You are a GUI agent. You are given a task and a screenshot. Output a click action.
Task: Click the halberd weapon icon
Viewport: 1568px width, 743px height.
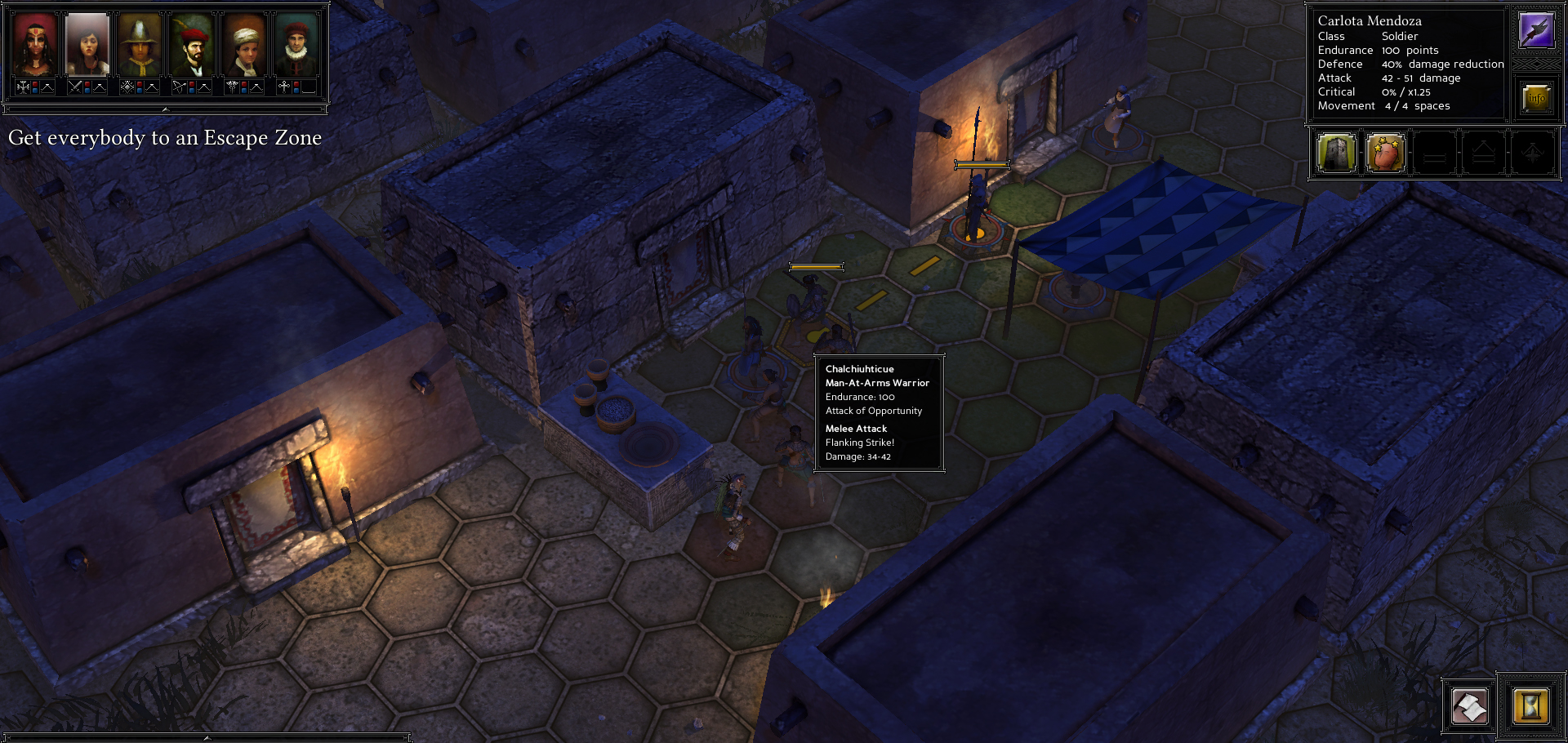coord(1536,31)
